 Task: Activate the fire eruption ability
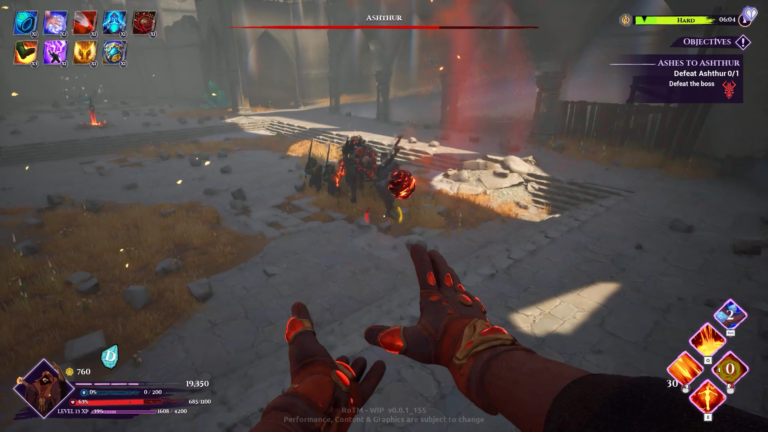708,340
